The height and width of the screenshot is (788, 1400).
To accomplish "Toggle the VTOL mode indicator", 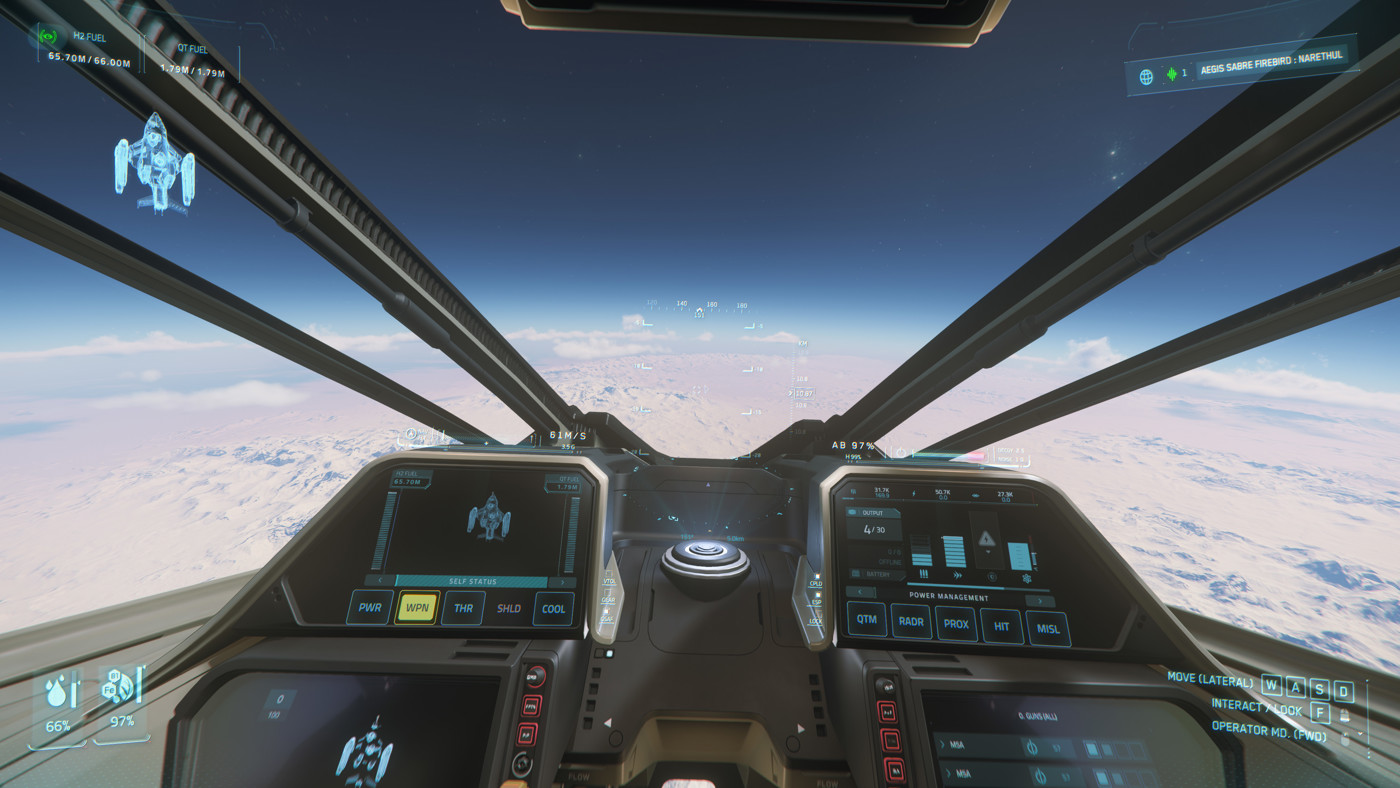I will point(608,580).
